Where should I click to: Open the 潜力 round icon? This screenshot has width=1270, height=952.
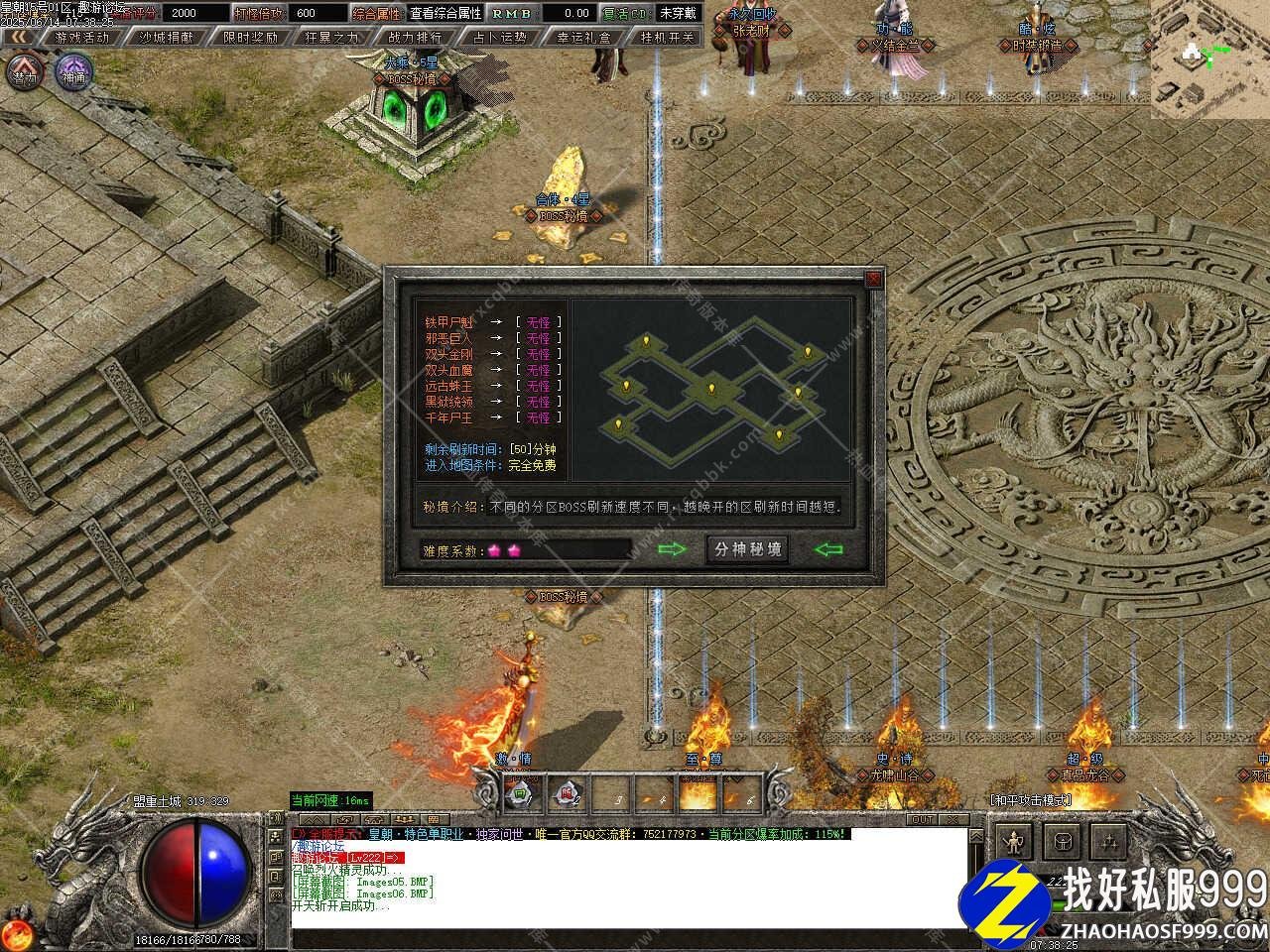coord(26,73)
